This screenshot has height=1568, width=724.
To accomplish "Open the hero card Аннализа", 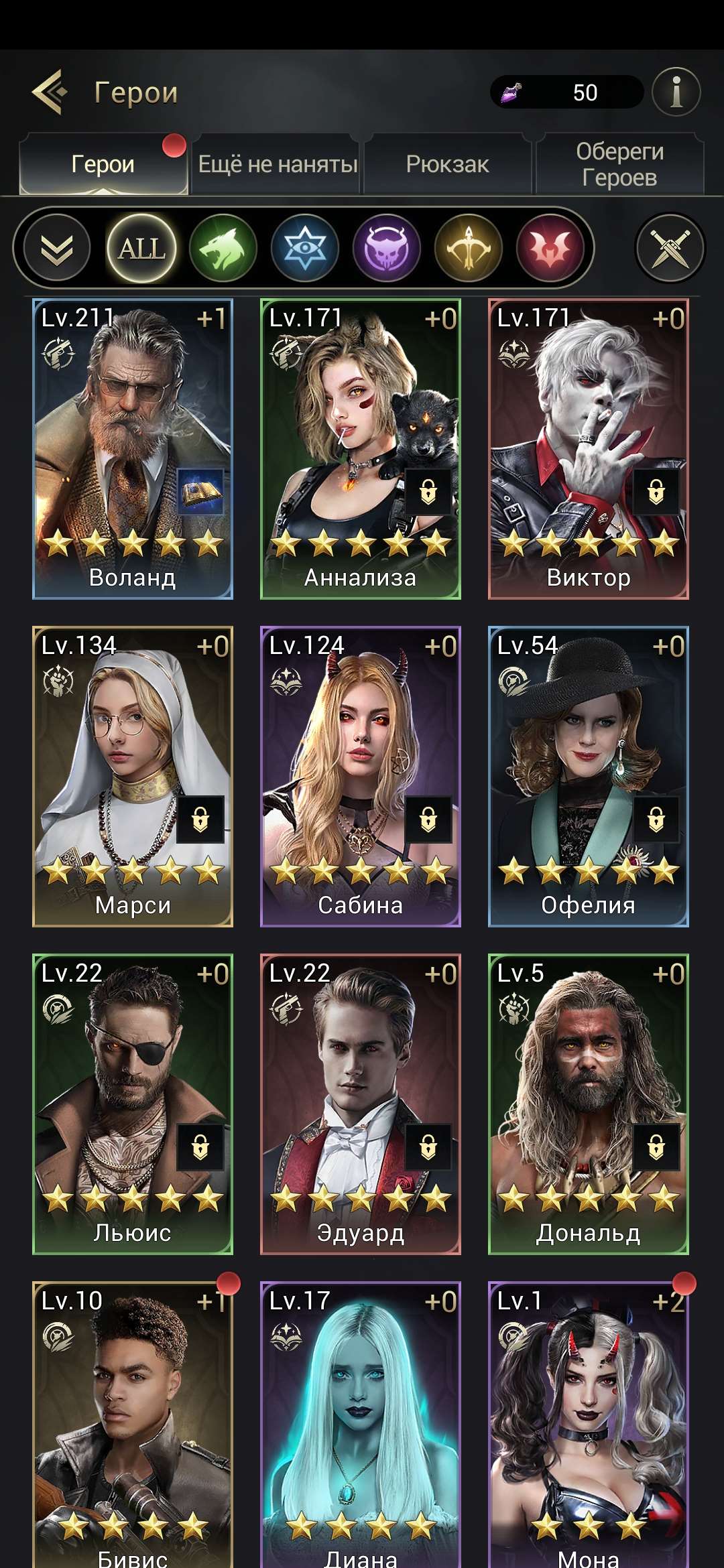I will 361,449.
